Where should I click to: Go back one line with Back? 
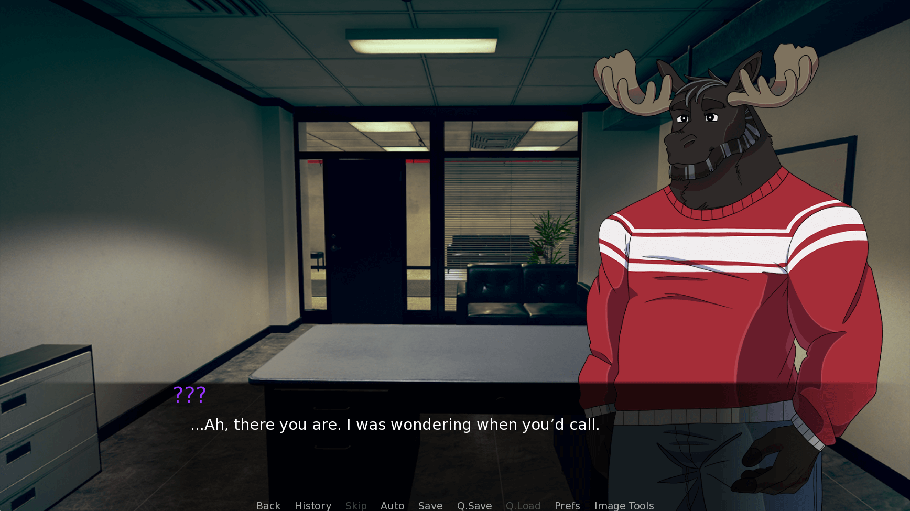pyautogui.click(x=268, y=505)
